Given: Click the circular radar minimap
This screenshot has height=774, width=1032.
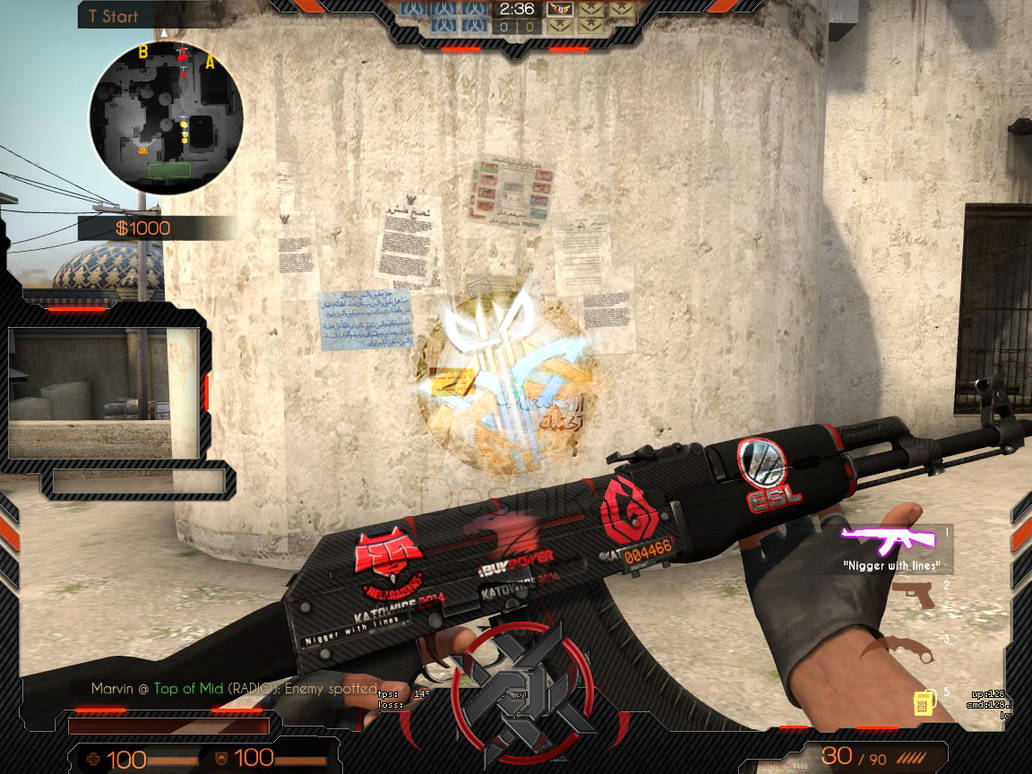Looking at the screenshot, I should click(x=166, y=117).
